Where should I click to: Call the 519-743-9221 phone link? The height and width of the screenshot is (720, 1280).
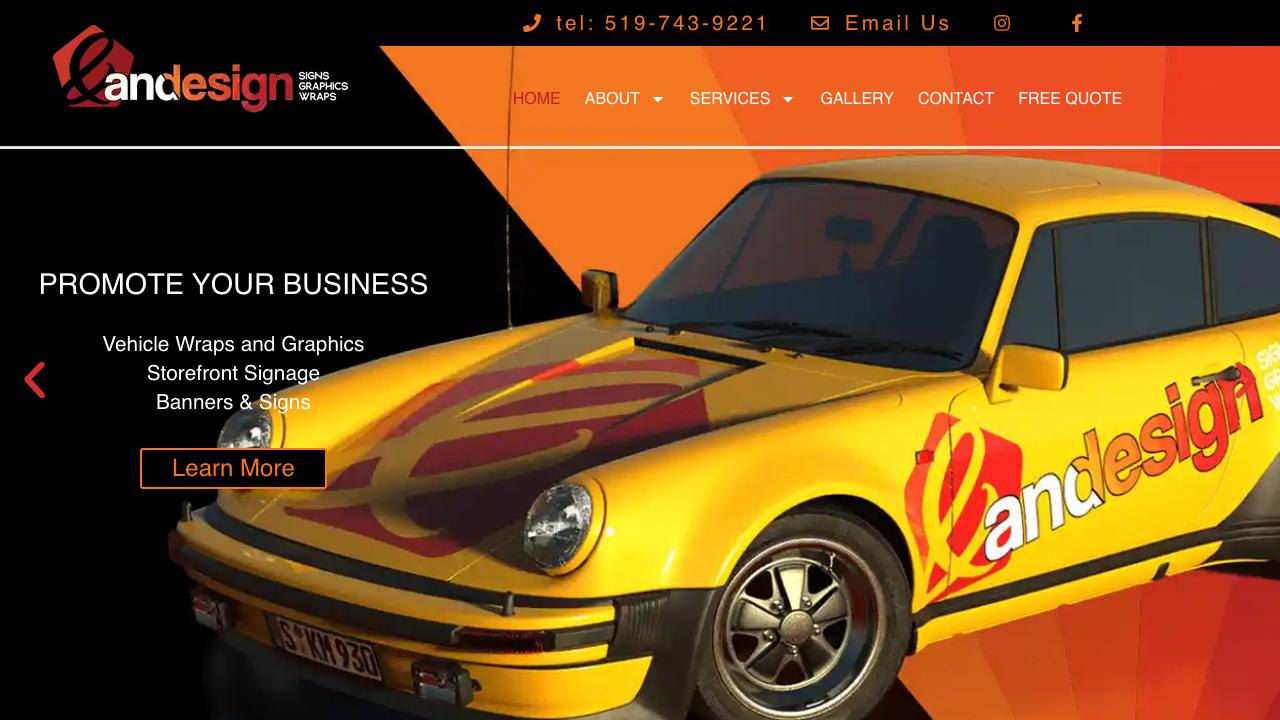646,23
